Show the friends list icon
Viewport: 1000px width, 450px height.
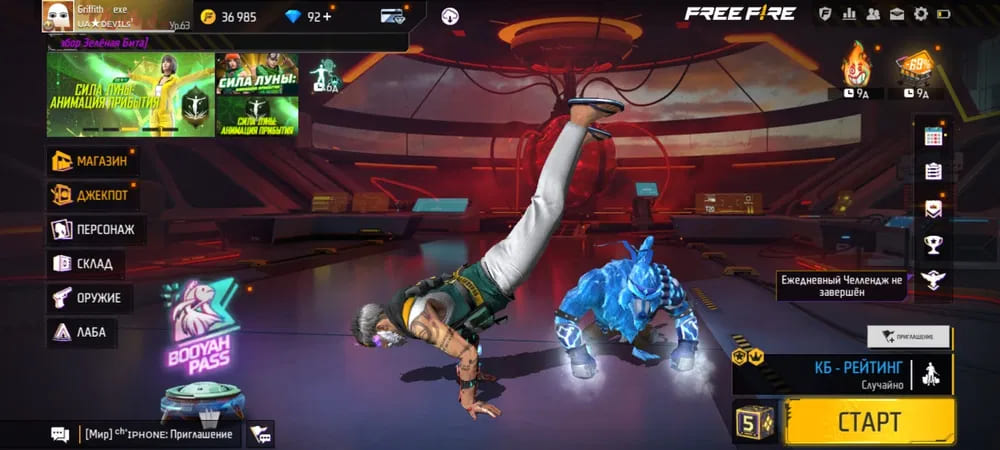pyautogui.click(x=873, y=14)
